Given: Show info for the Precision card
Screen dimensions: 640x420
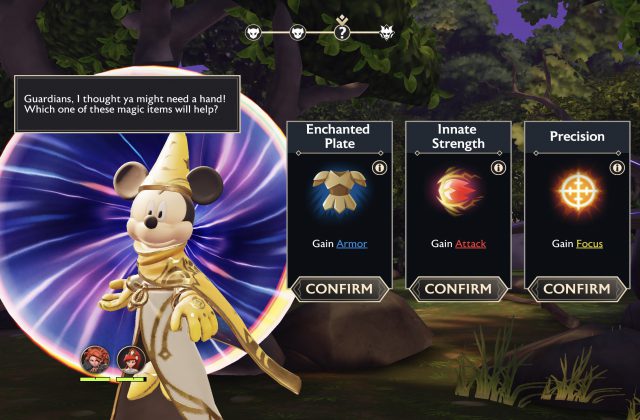Looking at the screenshot, I should pyautogui.click(x=617, y=168).
